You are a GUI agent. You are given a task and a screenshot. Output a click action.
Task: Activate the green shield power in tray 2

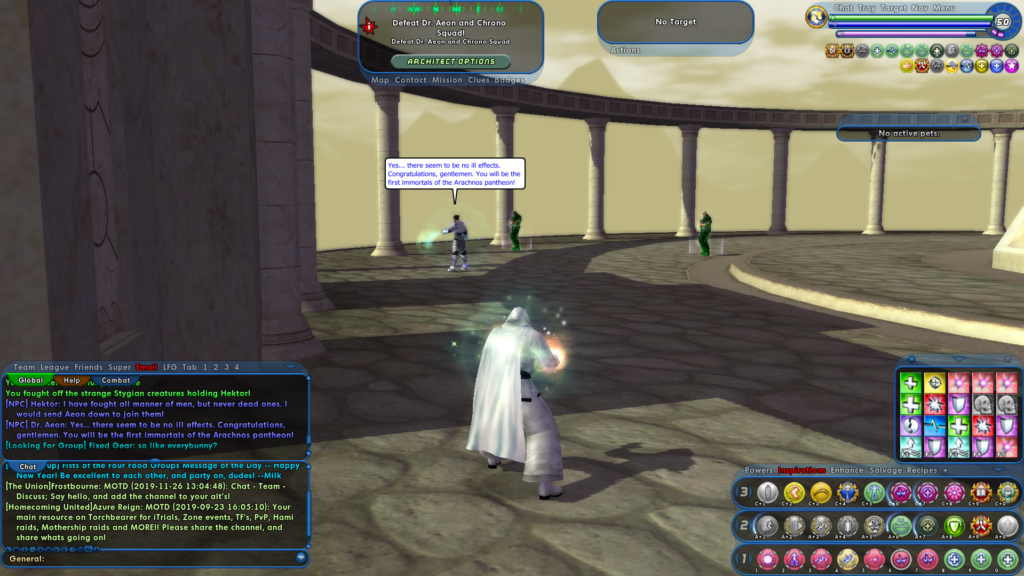click(x=954, y=525)
